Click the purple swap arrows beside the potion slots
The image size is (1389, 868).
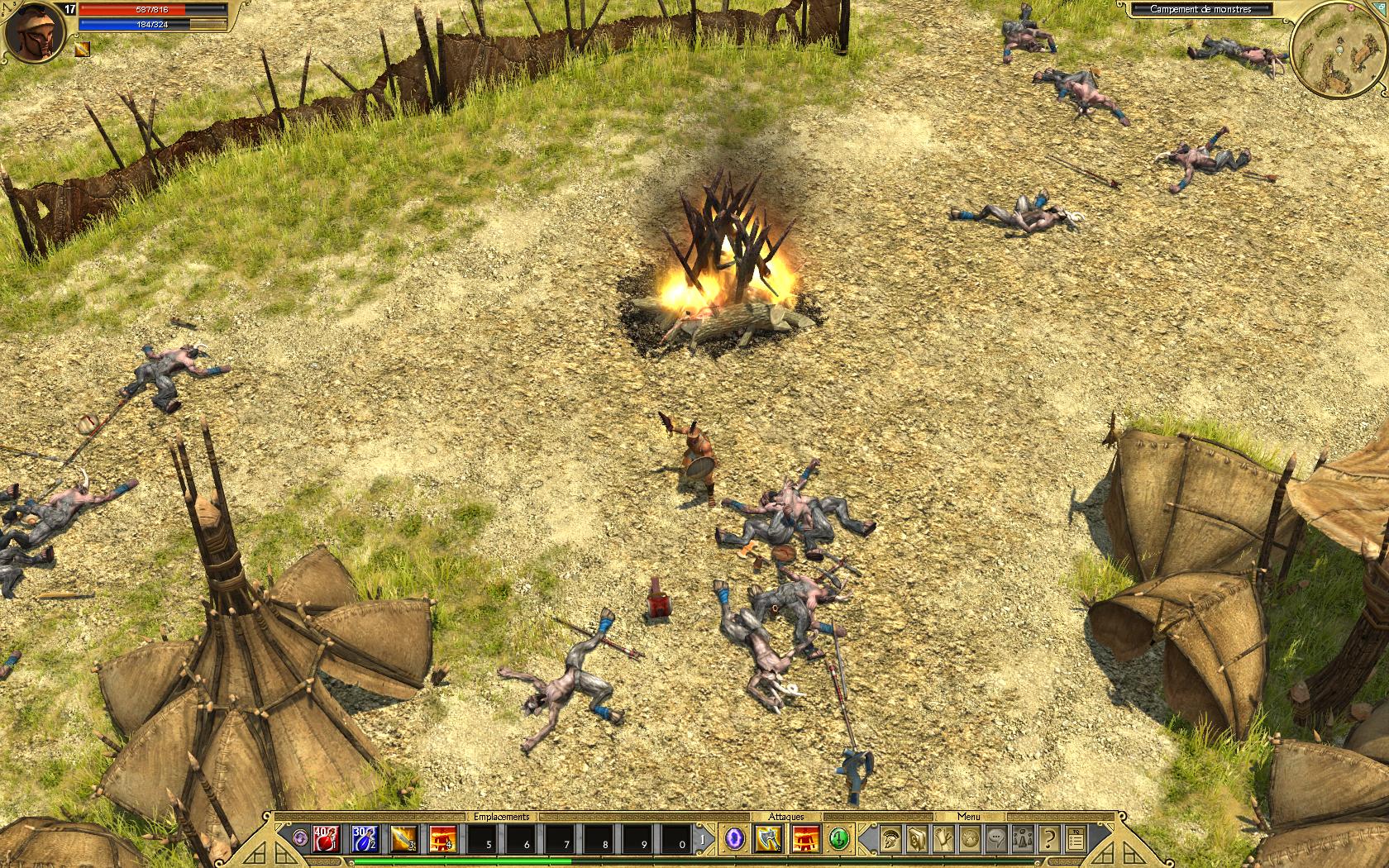[x=299, y=839]
